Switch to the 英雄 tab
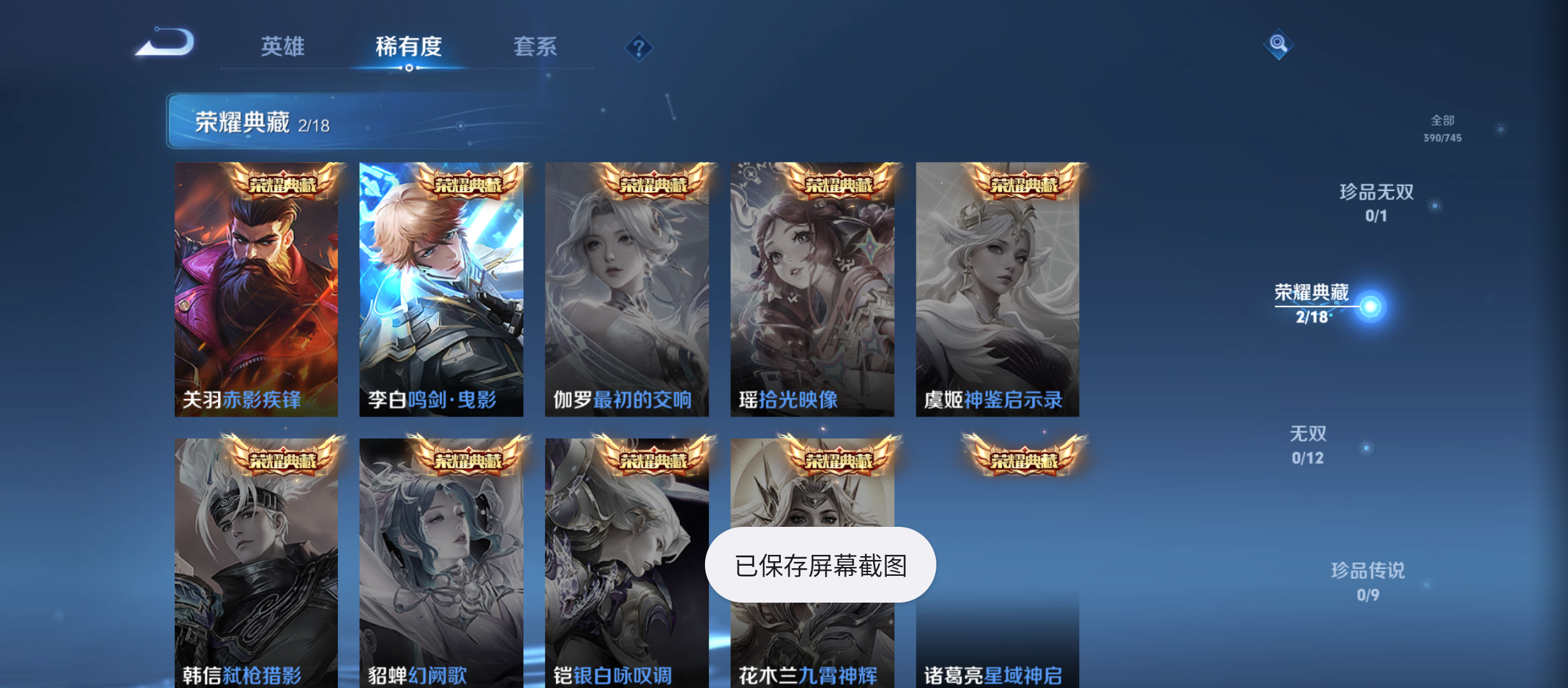This screenshot has width=1568, height=688. tap(282, 47)
